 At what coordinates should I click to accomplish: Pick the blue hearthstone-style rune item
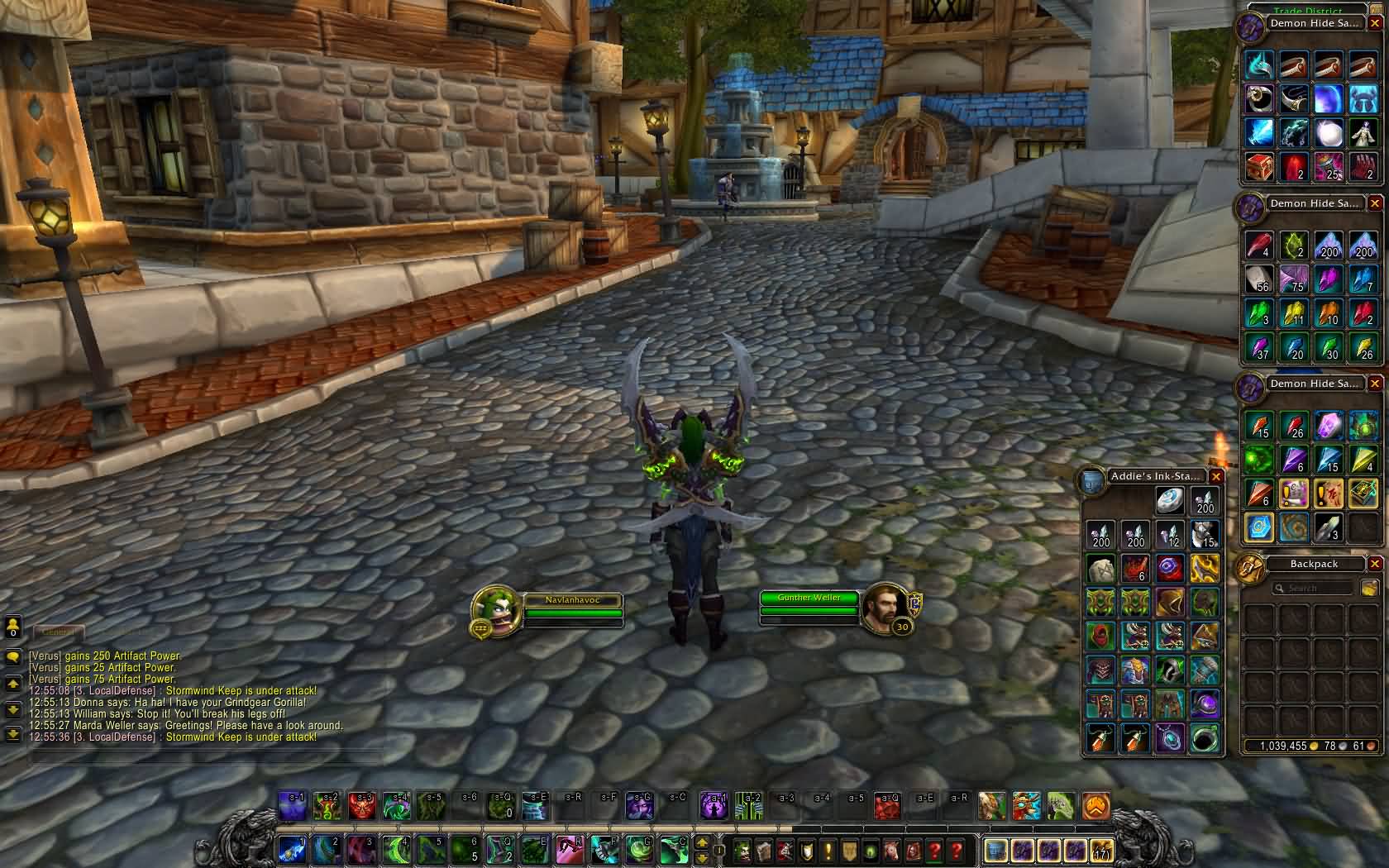click(1259, 527)
